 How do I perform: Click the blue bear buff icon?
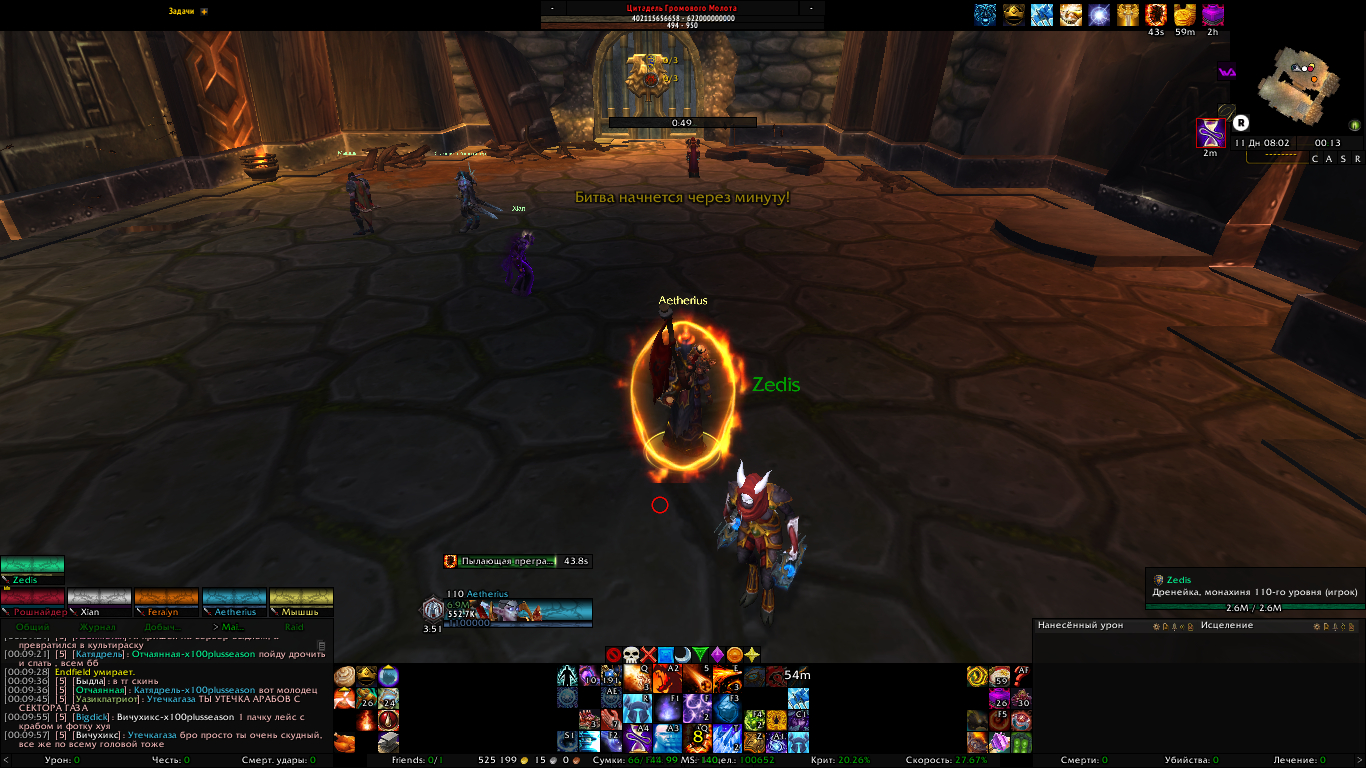985,14
